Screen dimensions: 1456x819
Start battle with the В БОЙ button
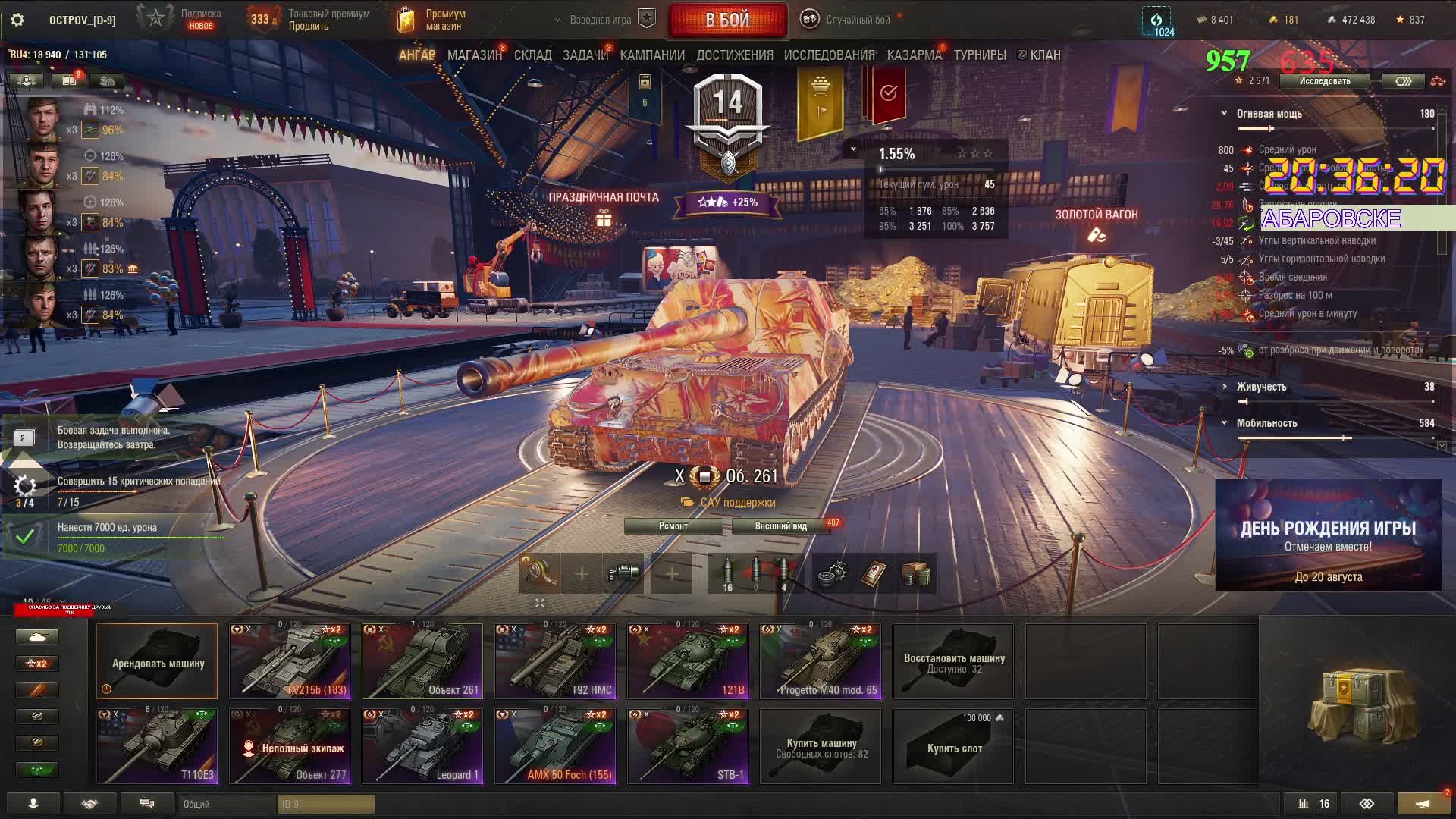tap(727, 20)
